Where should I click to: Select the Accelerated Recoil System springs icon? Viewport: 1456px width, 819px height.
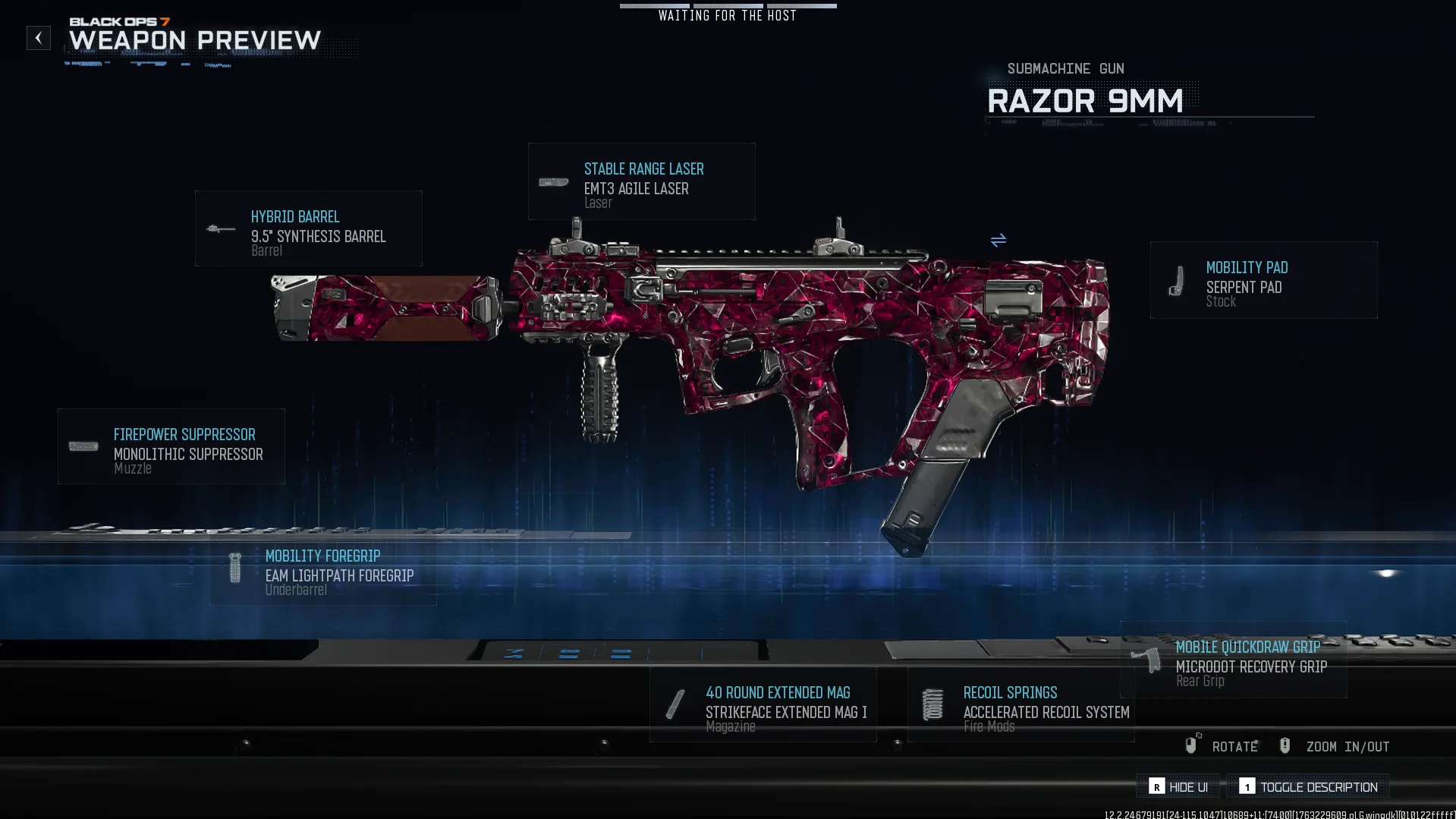point(932,704)
